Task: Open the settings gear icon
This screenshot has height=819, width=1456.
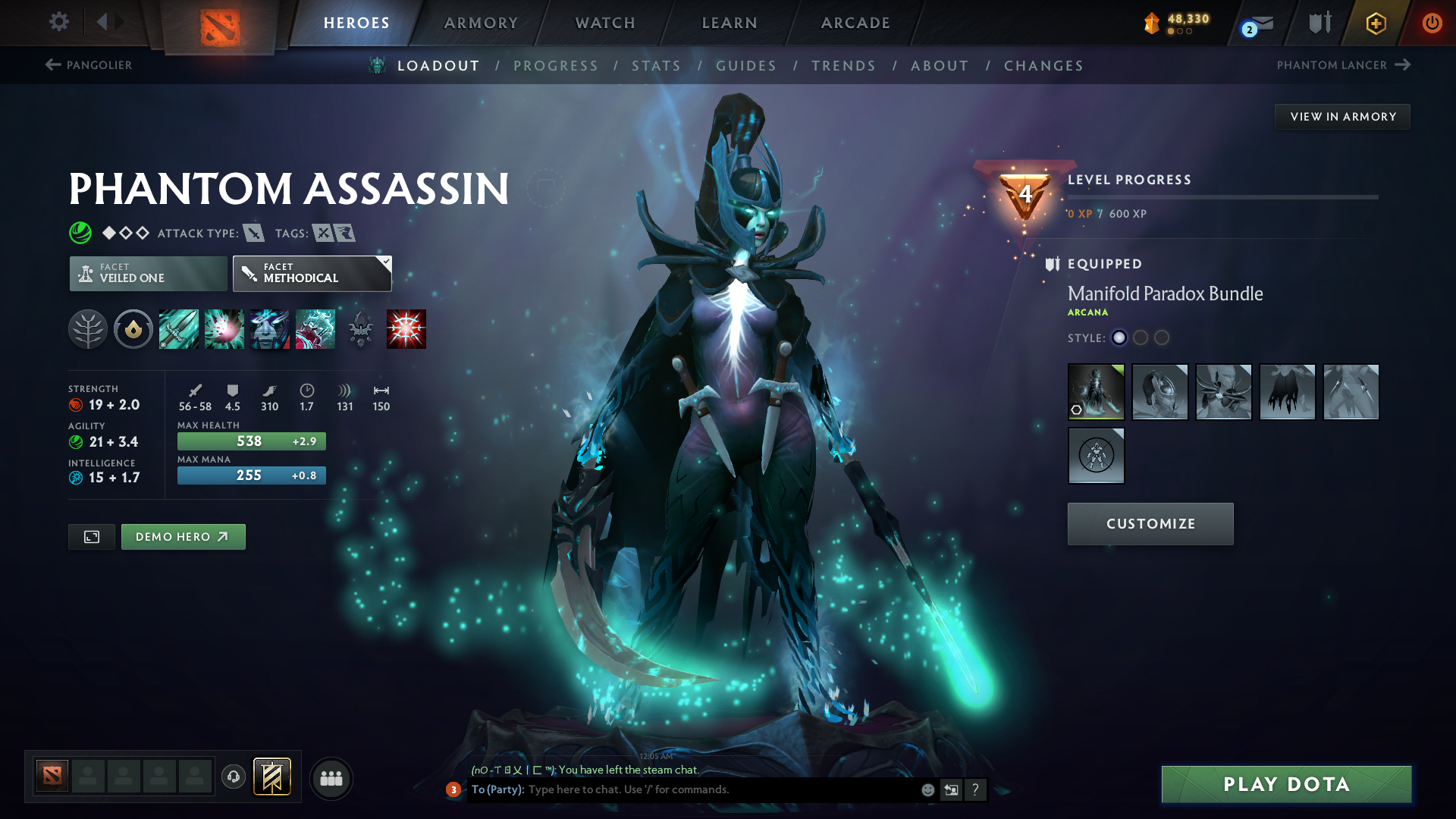Action: pos(58,22)
